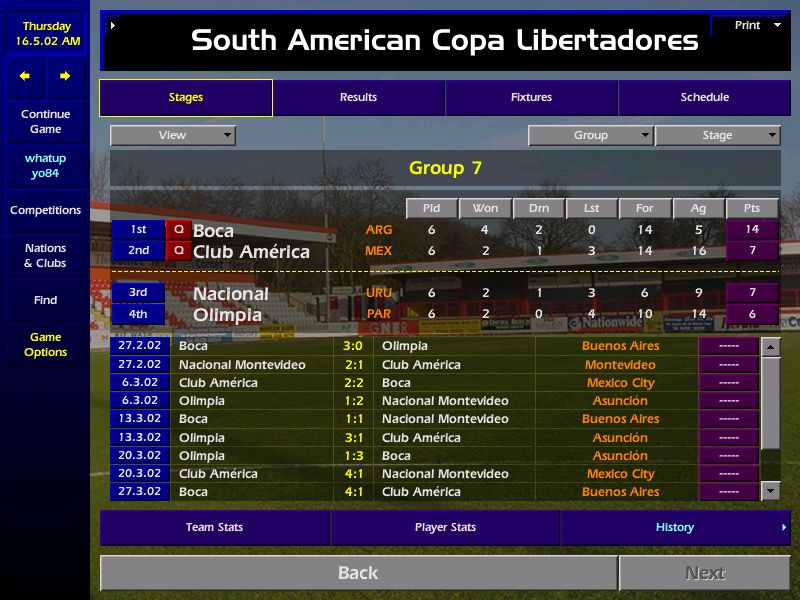Show Player Stats
The width and height of the screenshot is (800, 600).
coord(445,527)
